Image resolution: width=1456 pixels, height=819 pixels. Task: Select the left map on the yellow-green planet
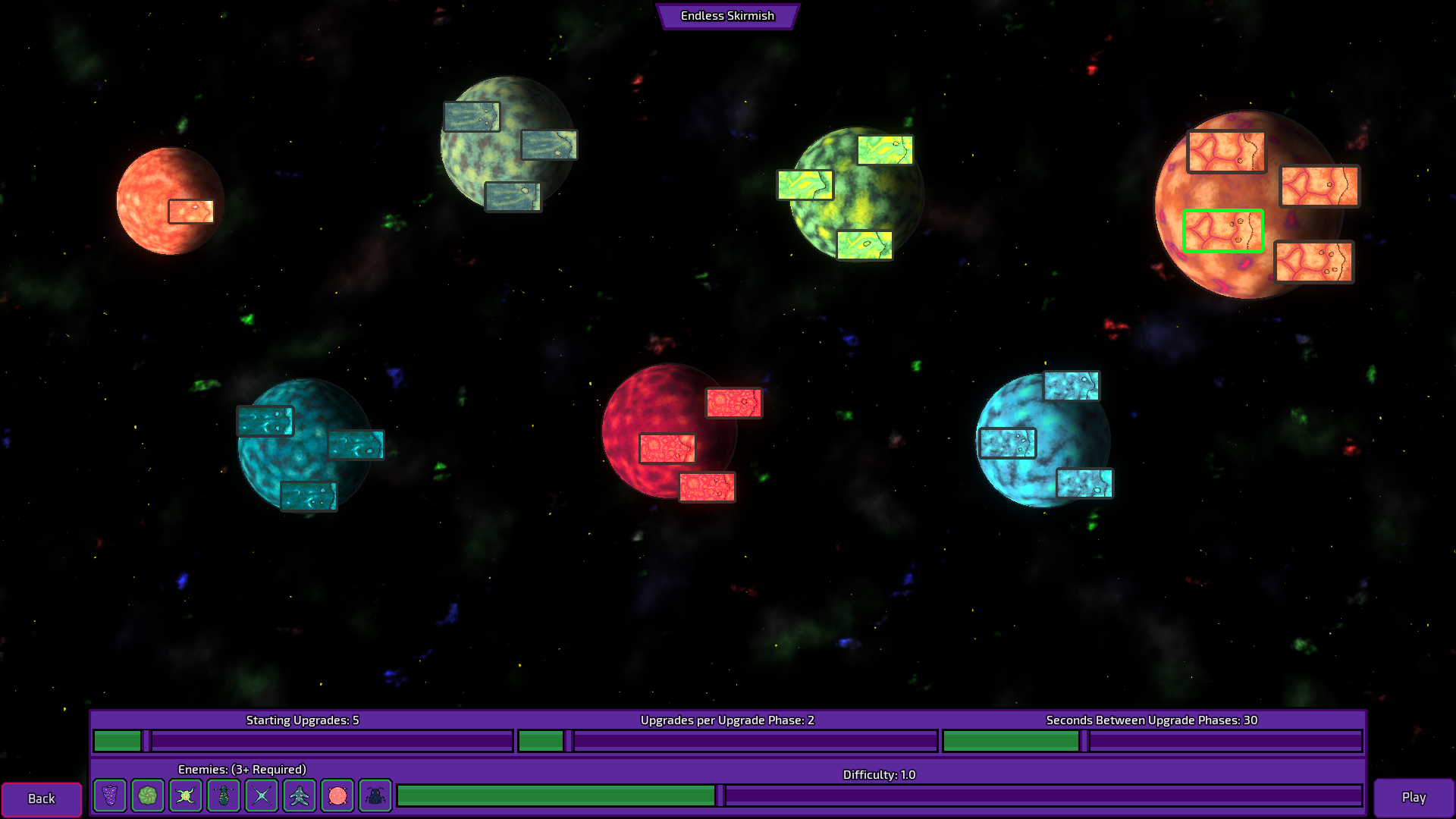pos(805,185)
